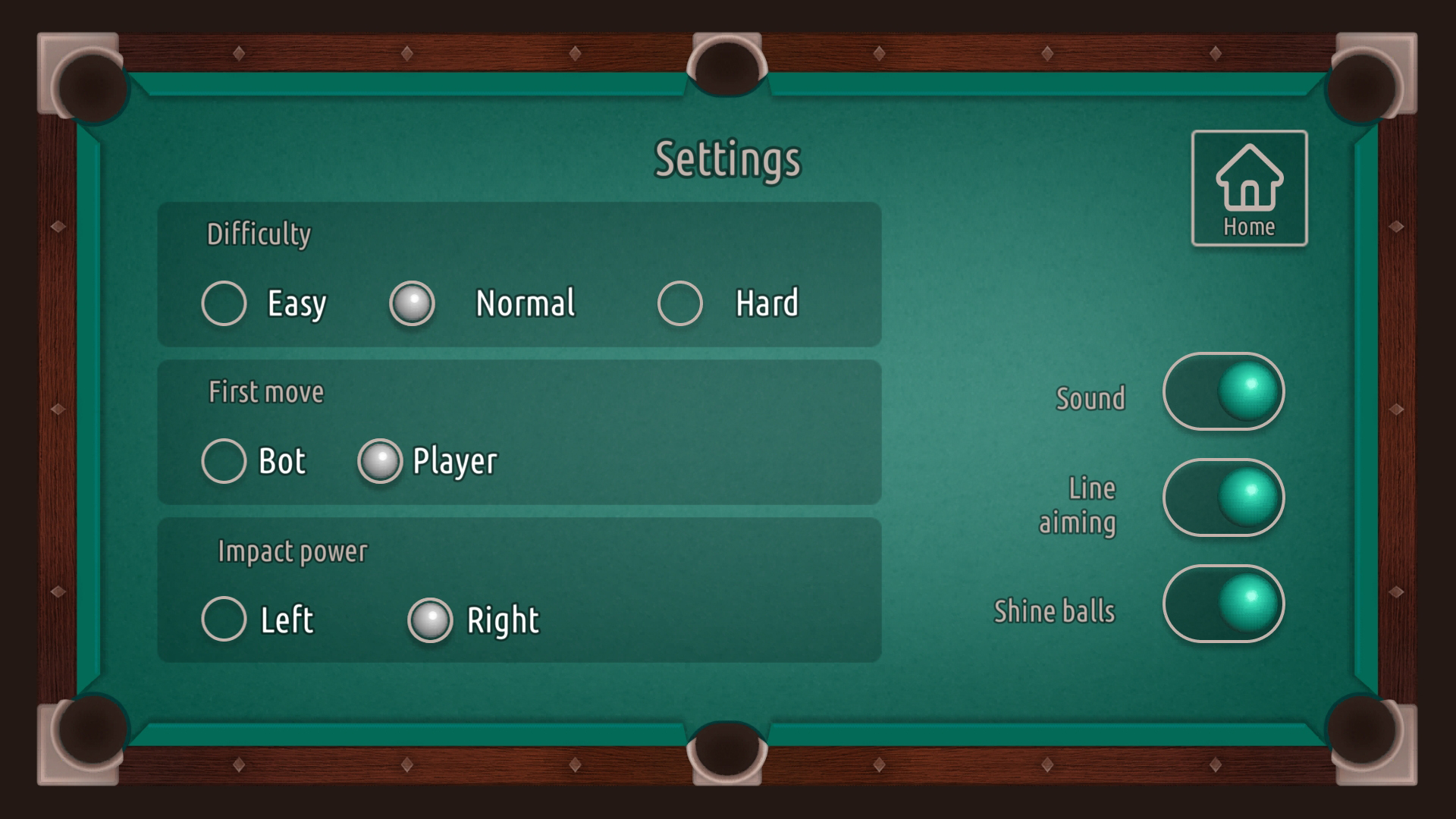Screen dimensions: 1456x819
Task: Click the Home button text label
Action: point(1249,225)
